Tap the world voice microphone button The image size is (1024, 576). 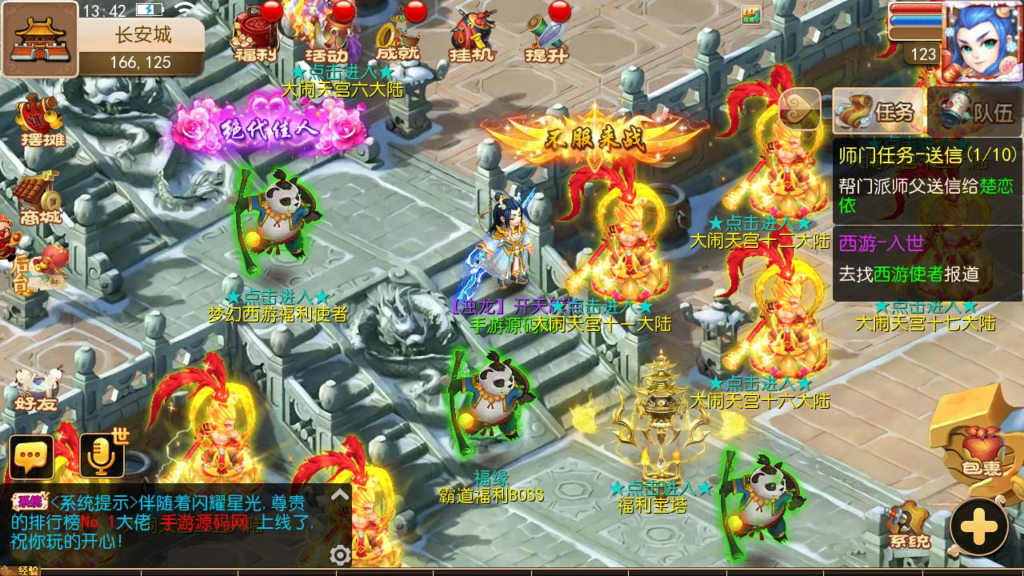pos(102,455)
